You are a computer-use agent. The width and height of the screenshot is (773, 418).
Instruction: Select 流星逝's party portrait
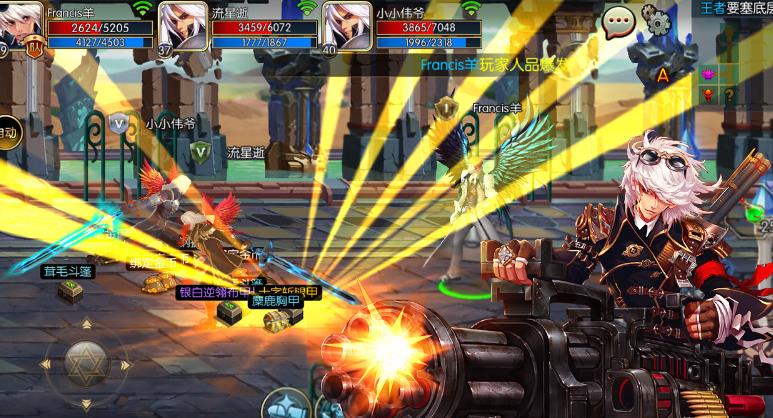point(184,24)
